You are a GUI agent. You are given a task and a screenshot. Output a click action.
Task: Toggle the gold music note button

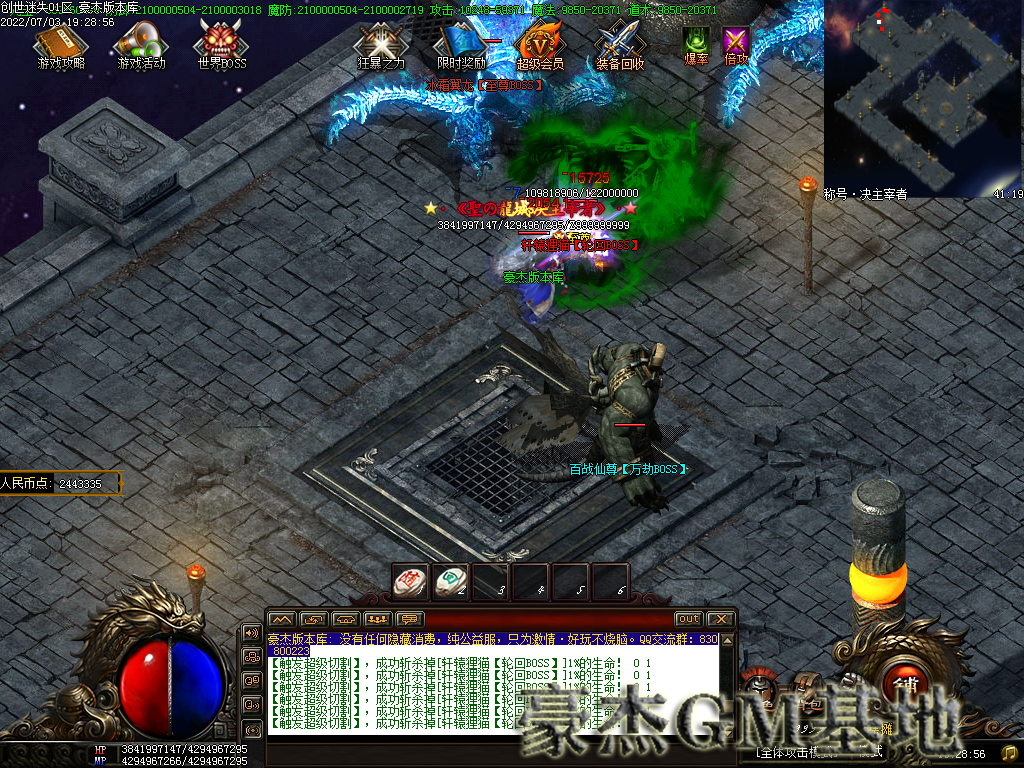(1009, 752)
